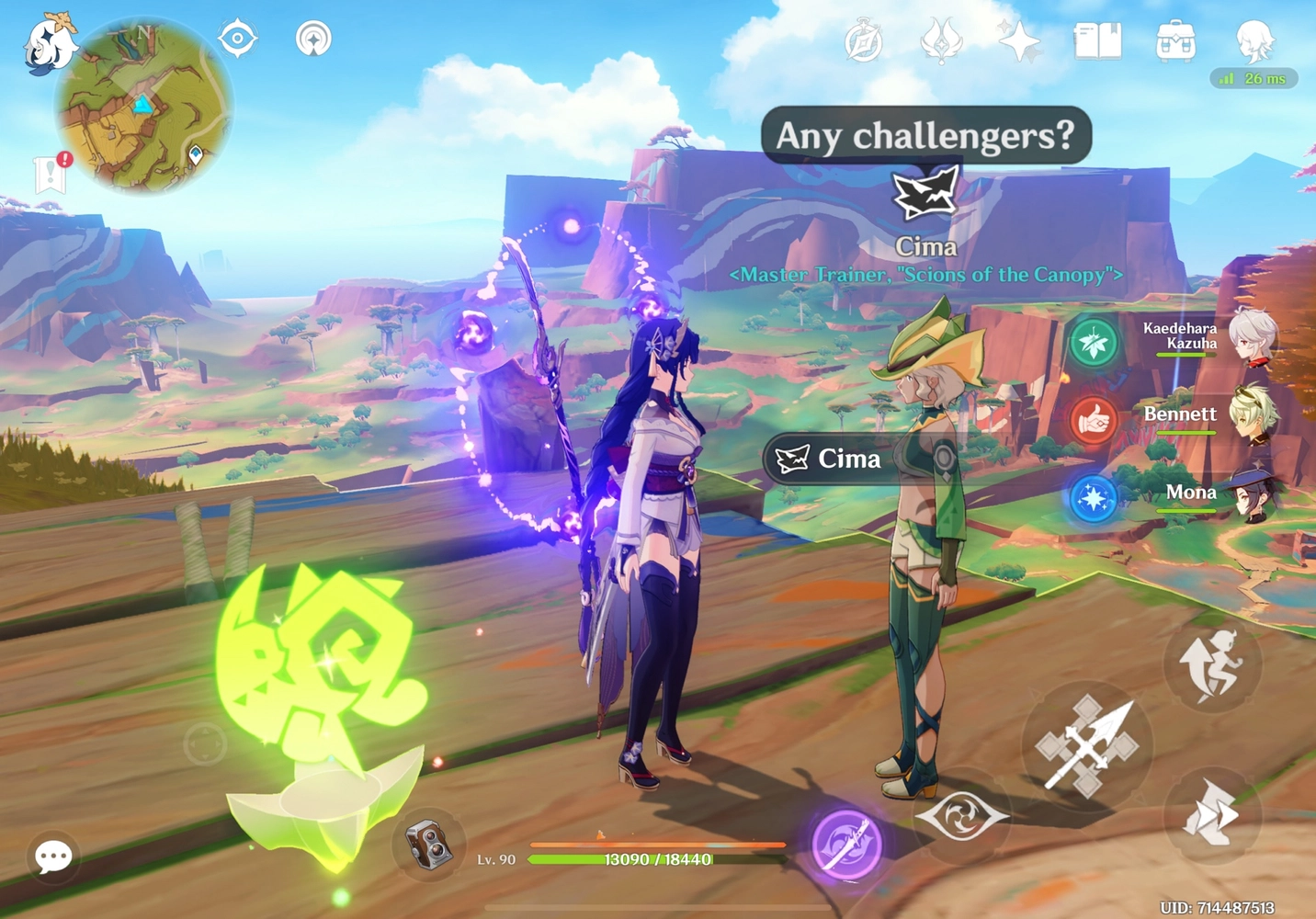This screenshot has height=919, width=1316.
Task: Check the HP bar showing 13090/18440
Action: tap(658, 860)
